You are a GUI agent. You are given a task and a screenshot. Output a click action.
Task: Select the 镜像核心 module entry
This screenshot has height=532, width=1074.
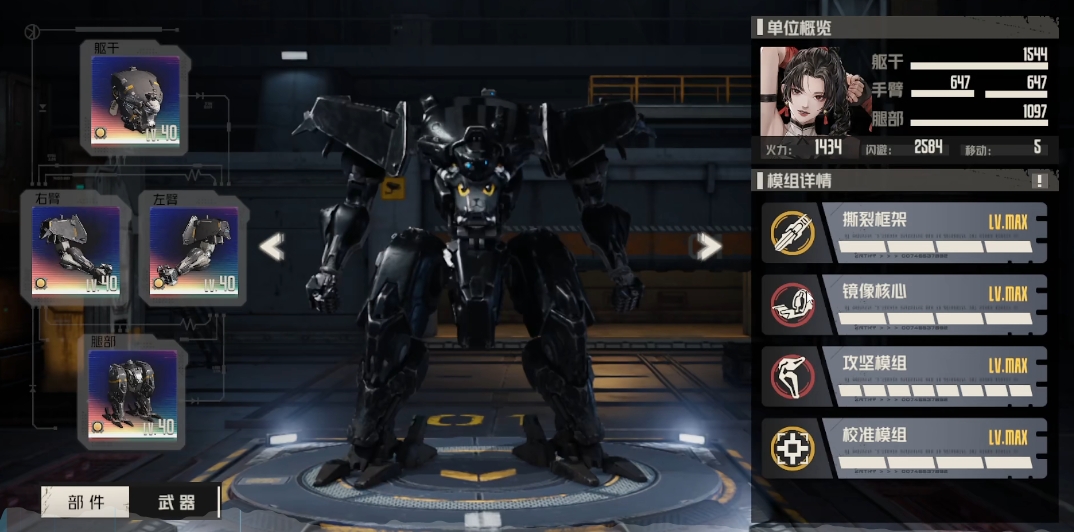coord(906,305)
